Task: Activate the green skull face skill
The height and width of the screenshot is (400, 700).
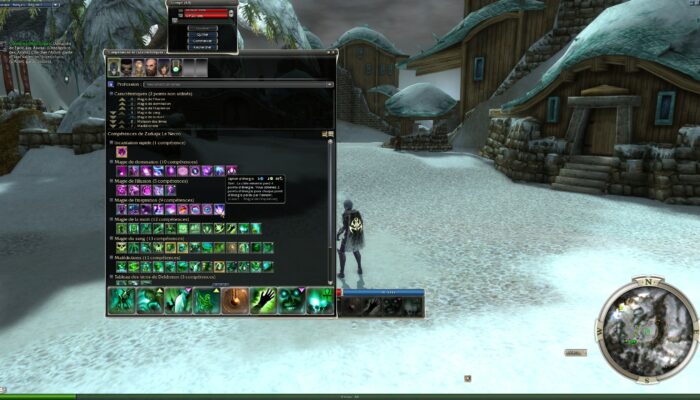Action: (x=291, y=300)
